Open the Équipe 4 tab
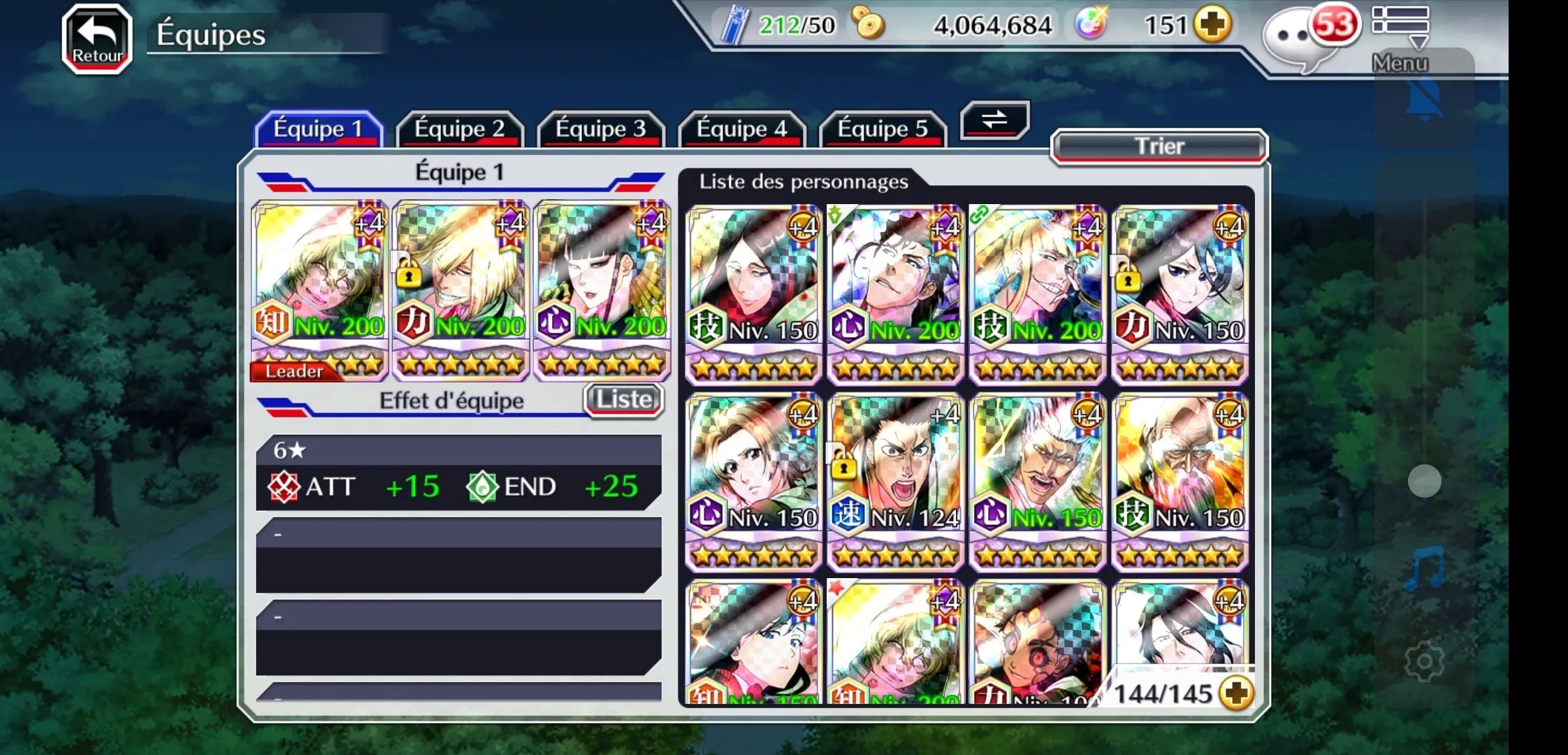 point(741,129)
